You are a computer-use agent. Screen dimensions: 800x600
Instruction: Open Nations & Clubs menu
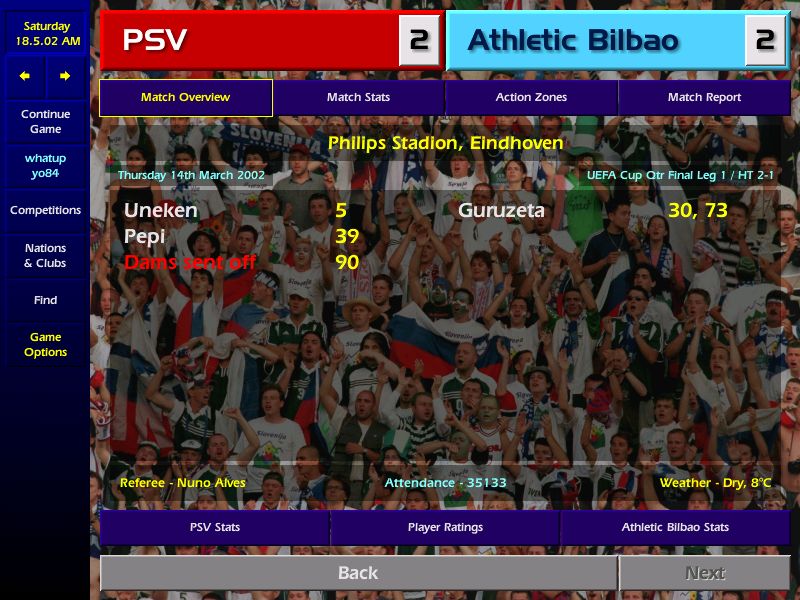[x=45, y=256]
